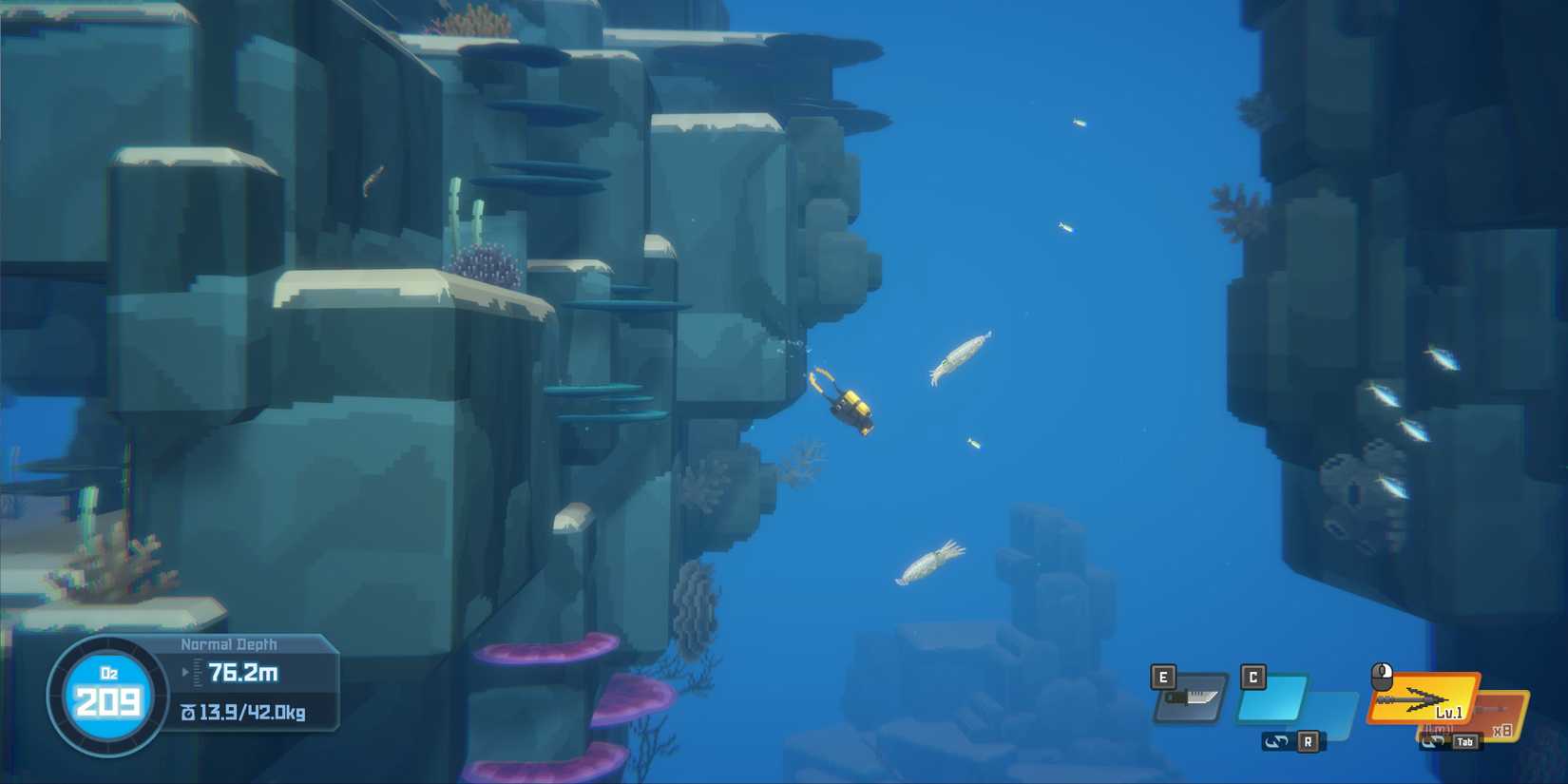This screenshot has height=784, width=1568.
Task: Click the secondary weapon card behind the harpoon
Action: [1501, 708]
